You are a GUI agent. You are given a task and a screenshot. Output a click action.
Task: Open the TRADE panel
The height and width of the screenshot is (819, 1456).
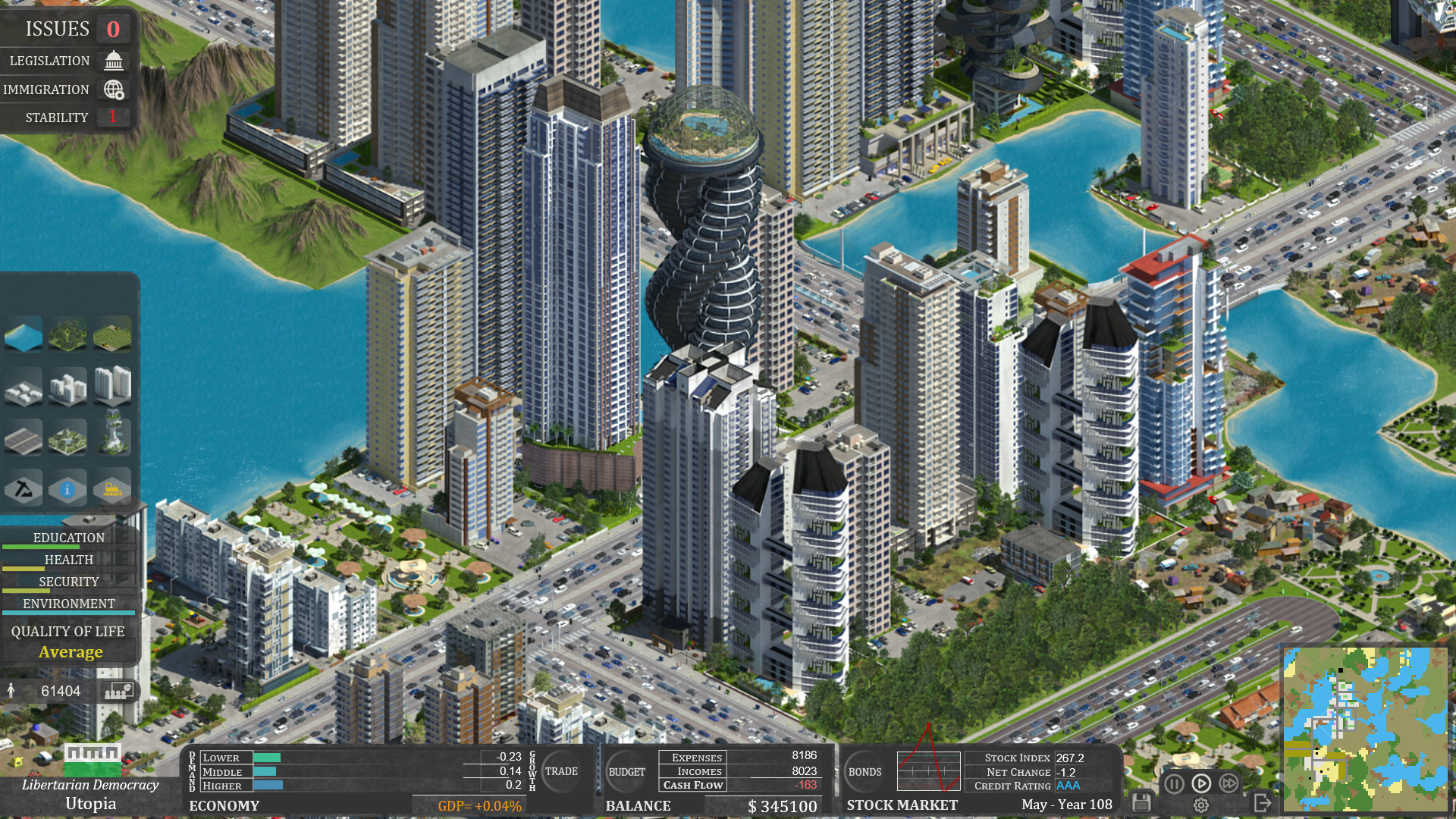561,771
